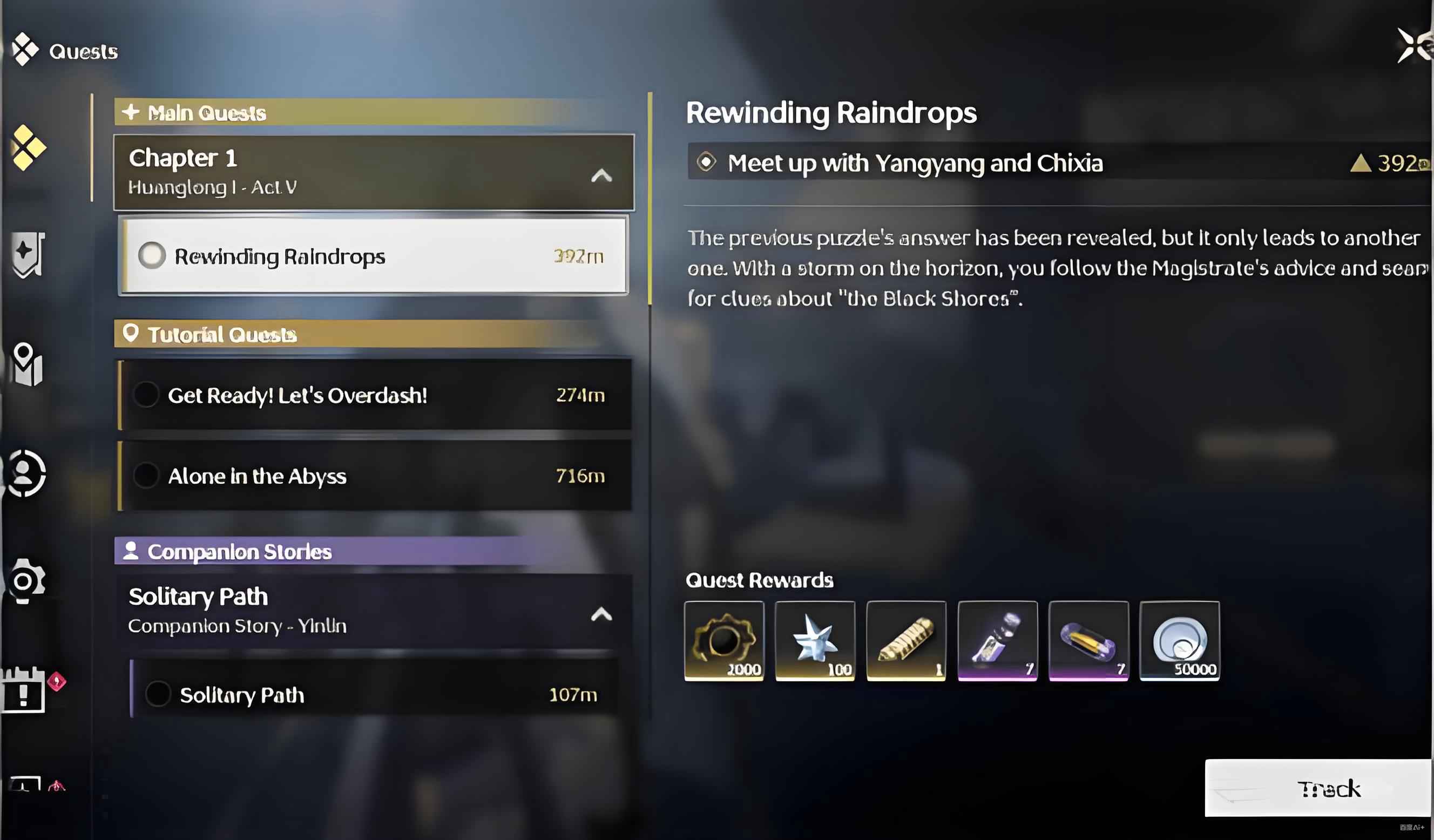Open the shield-with-star quest category tab

(27, 254)
